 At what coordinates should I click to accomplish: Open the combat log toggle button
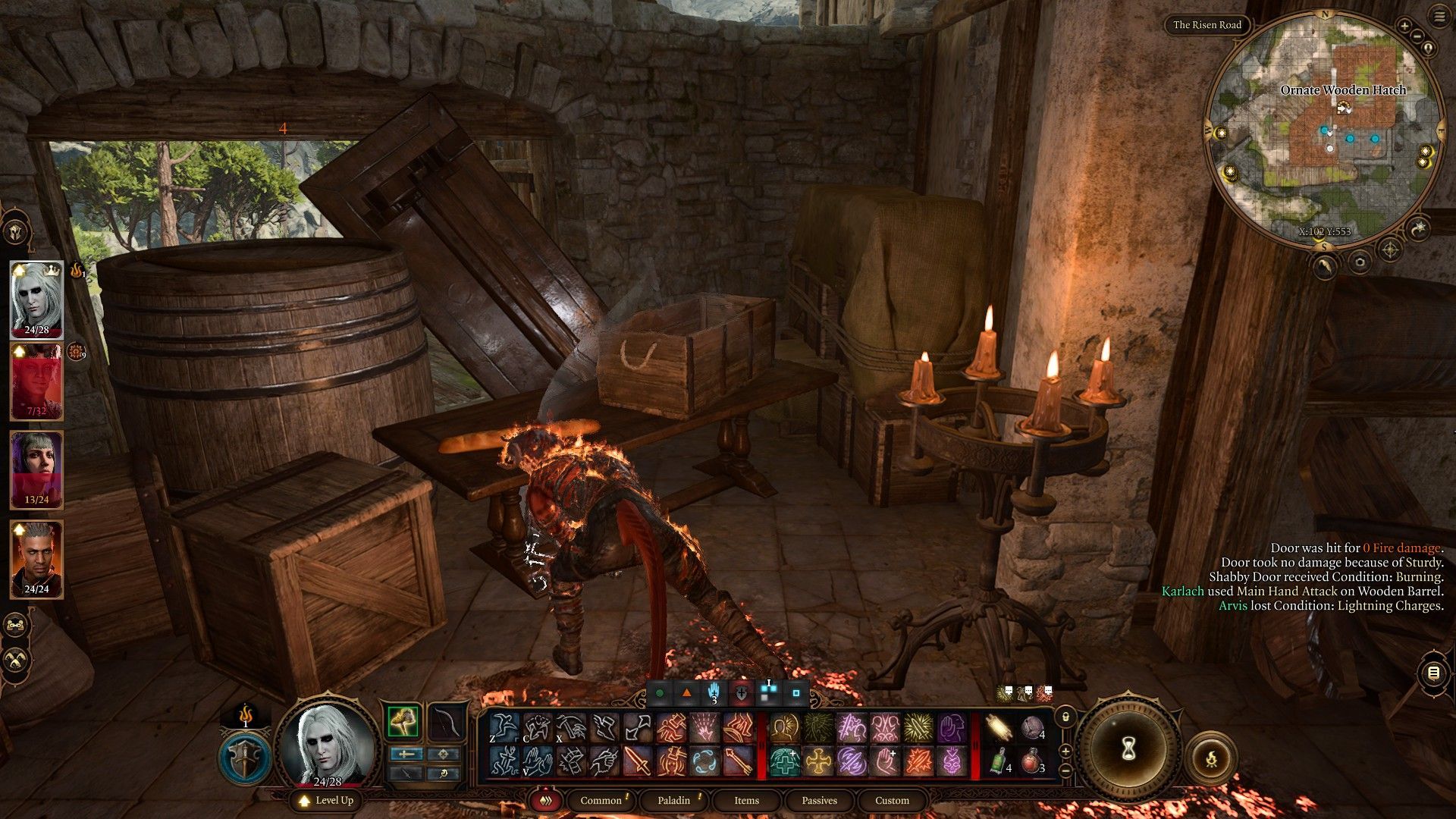coord(1432,673)
